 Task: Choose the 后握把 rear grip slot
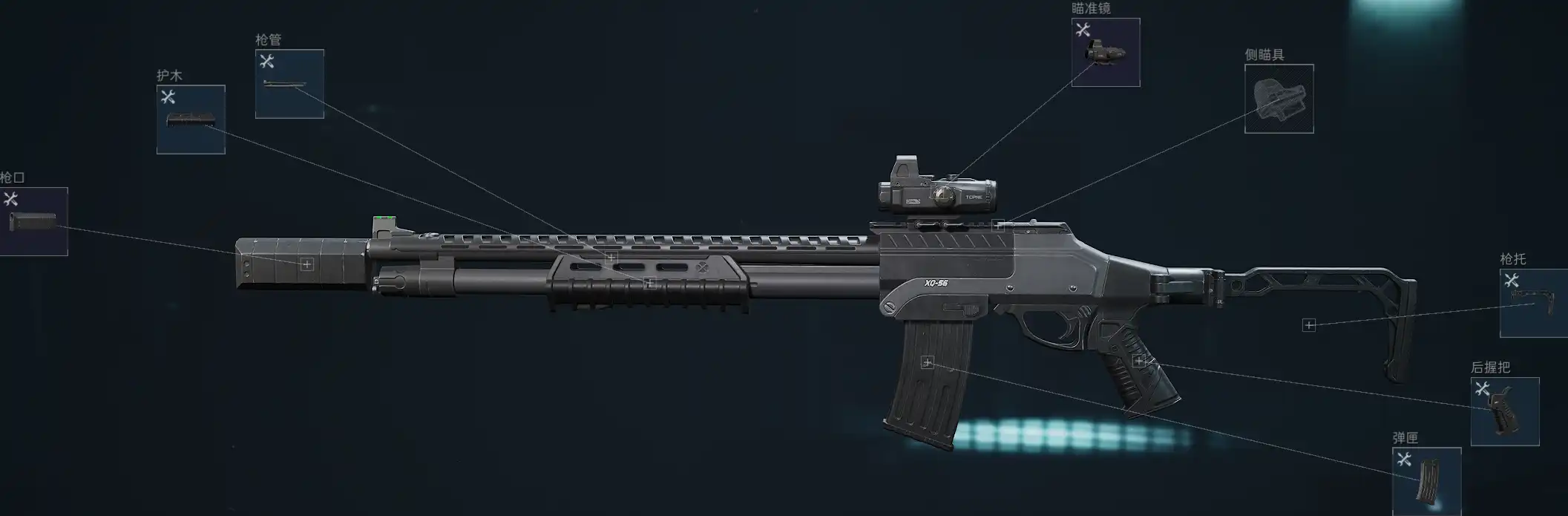pyautogui.click(x=1504, y=411)
